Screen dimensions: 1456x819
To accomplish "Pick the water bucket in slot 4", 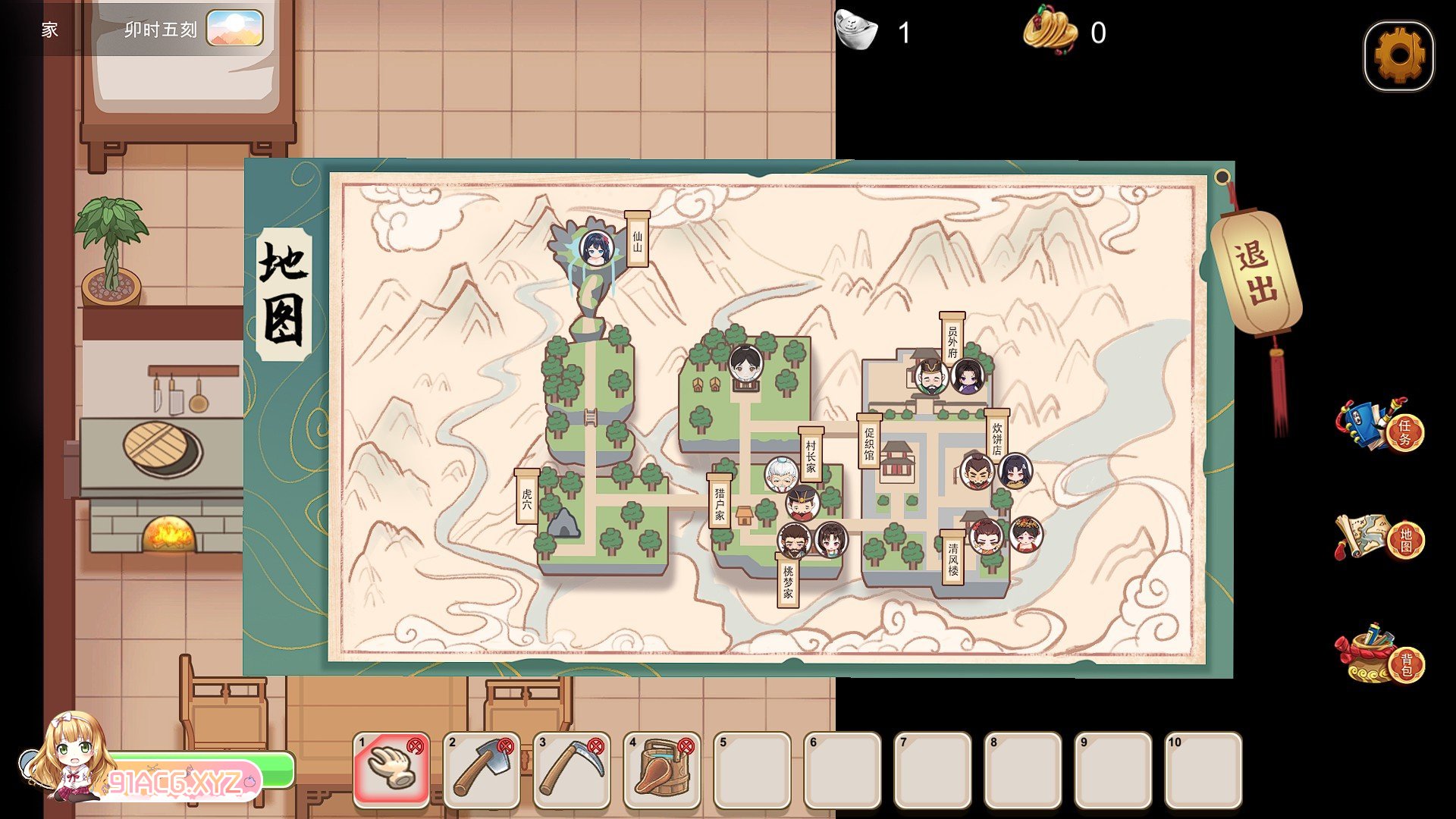I will (662, 769).
